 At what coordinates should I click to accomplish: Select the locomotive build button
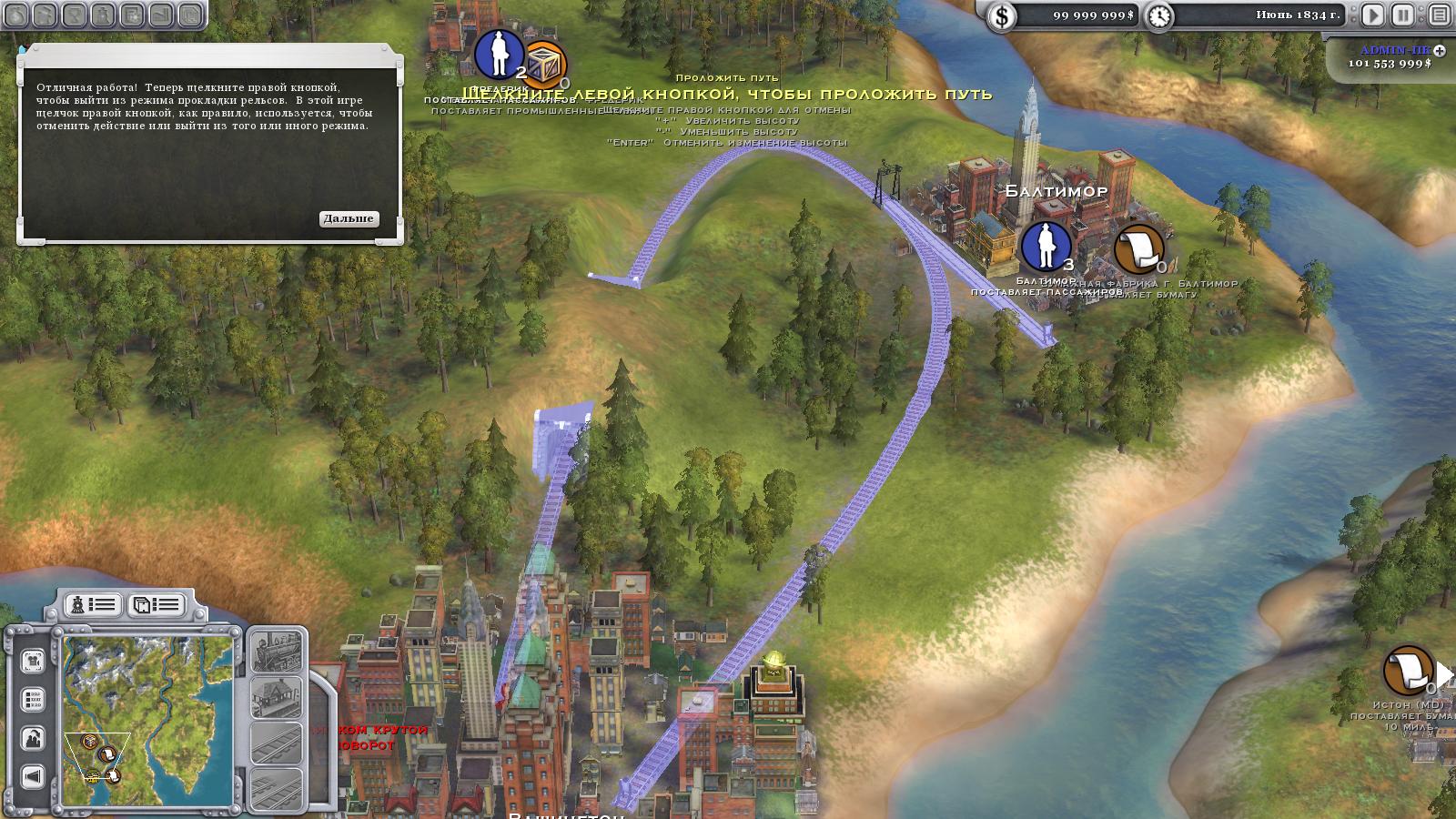click(x=276, y=651)
